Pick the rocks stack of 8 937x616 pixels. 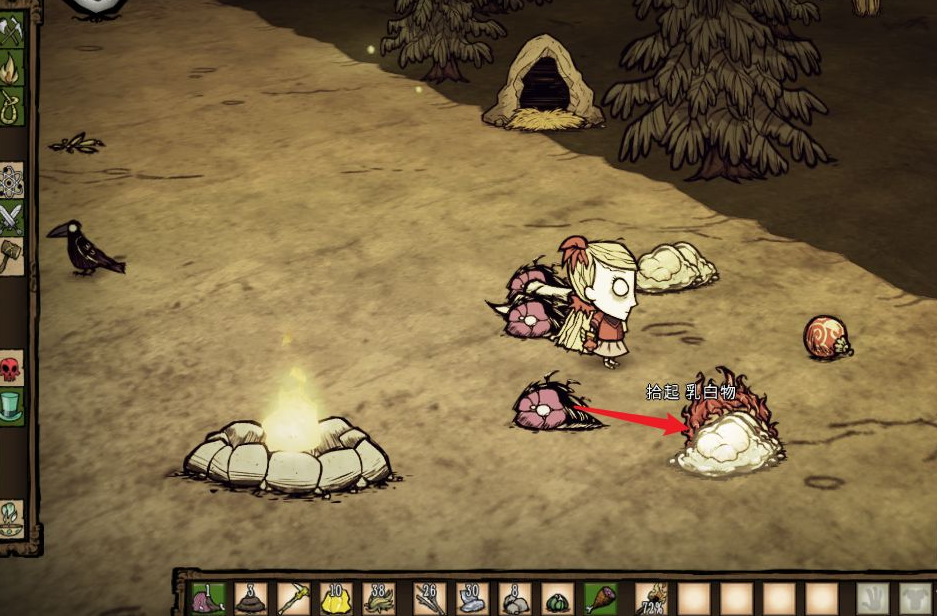coord(514,599)
